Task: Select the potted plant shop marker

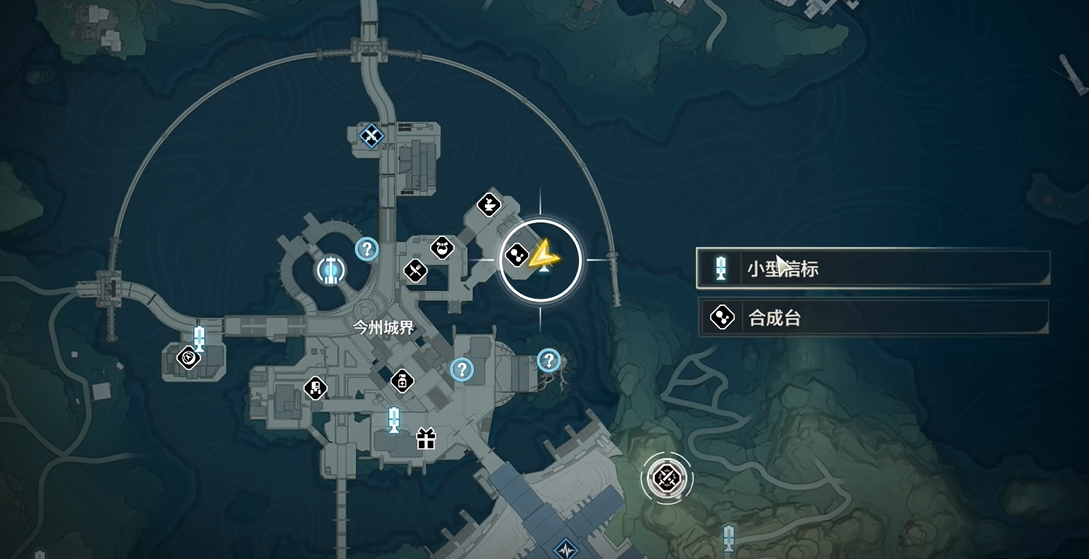Action: coord(488,205)
